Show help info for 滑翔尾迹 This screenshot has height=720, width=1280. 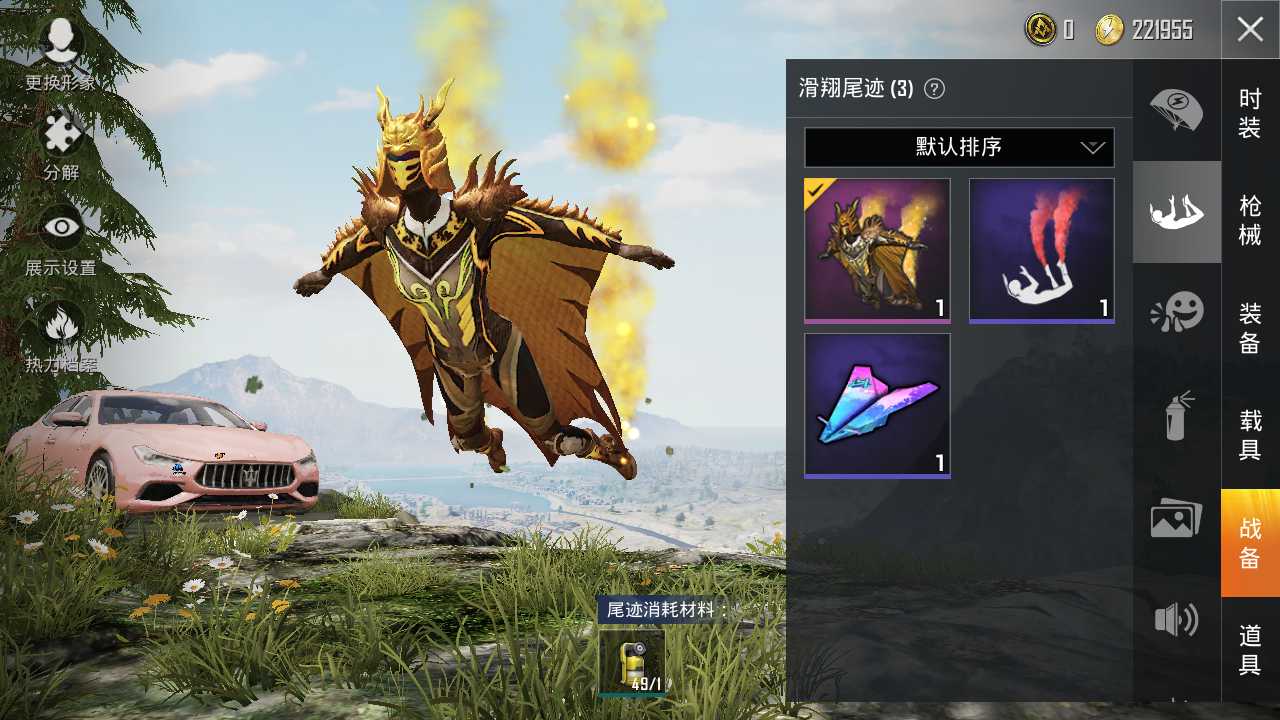tap(934, 89)
